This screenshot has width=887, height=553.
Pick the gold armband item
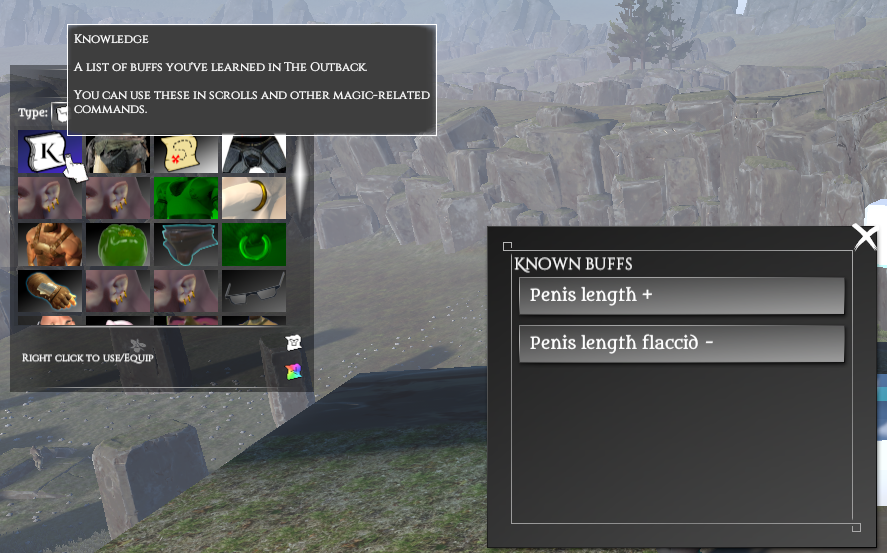click(253, 198)
